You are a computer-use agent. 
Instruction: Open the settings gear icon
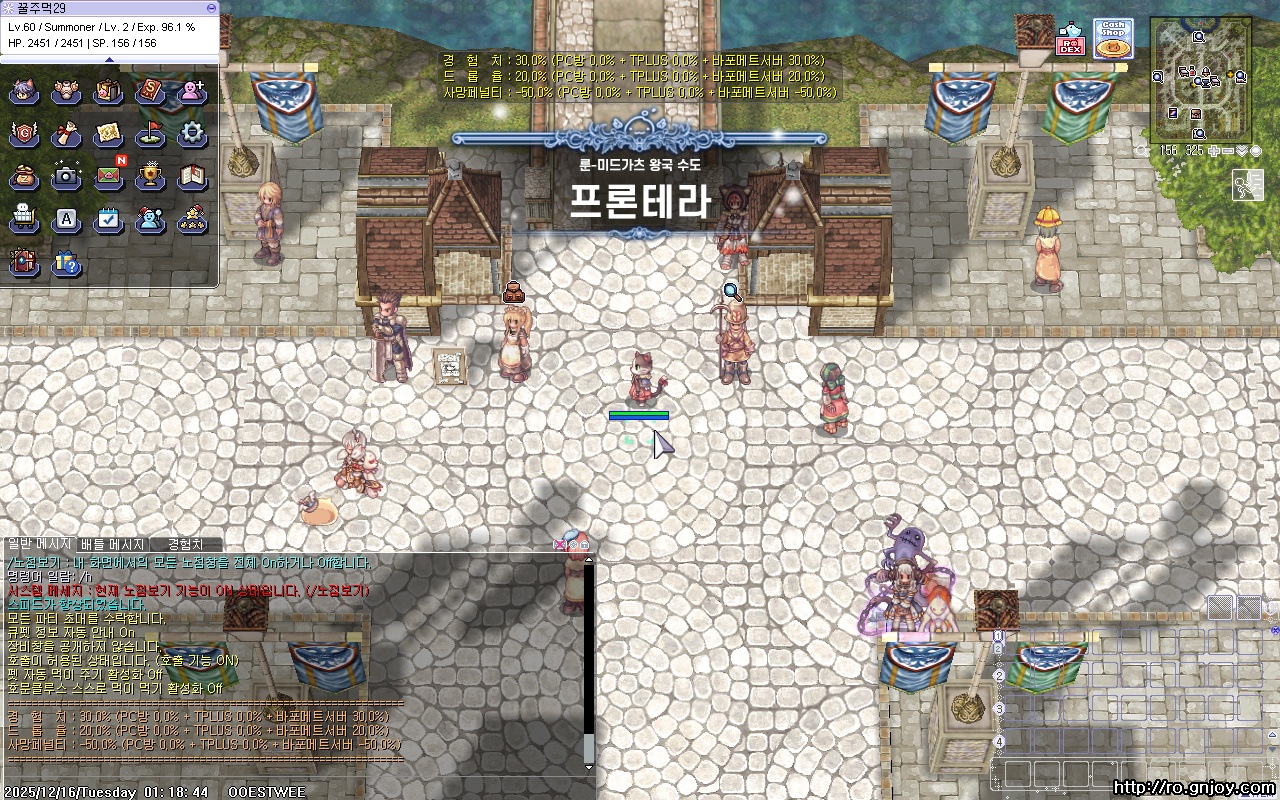point(194,133)
